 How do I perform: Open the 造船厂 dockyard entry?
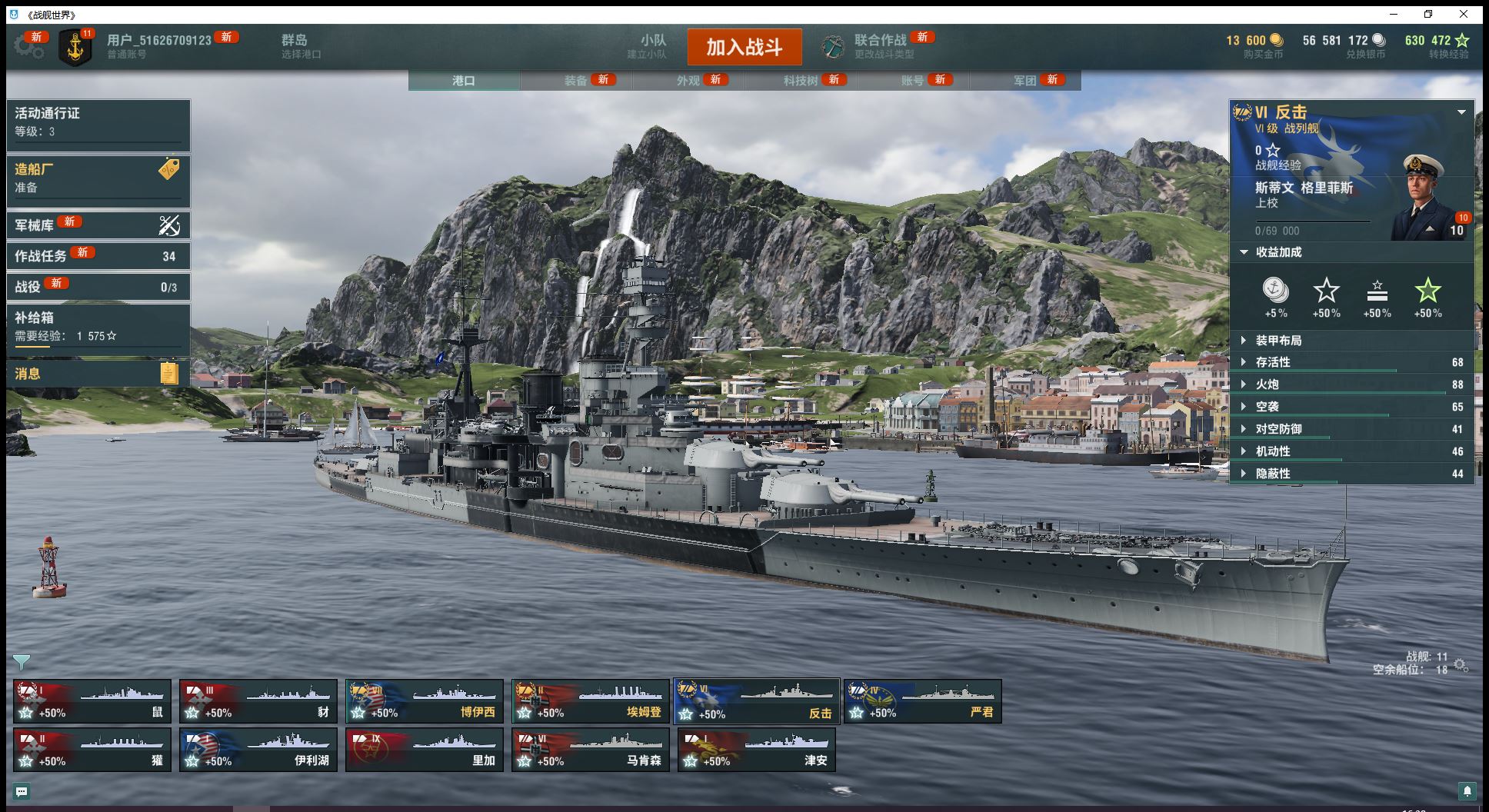click(x=98, y=178)
